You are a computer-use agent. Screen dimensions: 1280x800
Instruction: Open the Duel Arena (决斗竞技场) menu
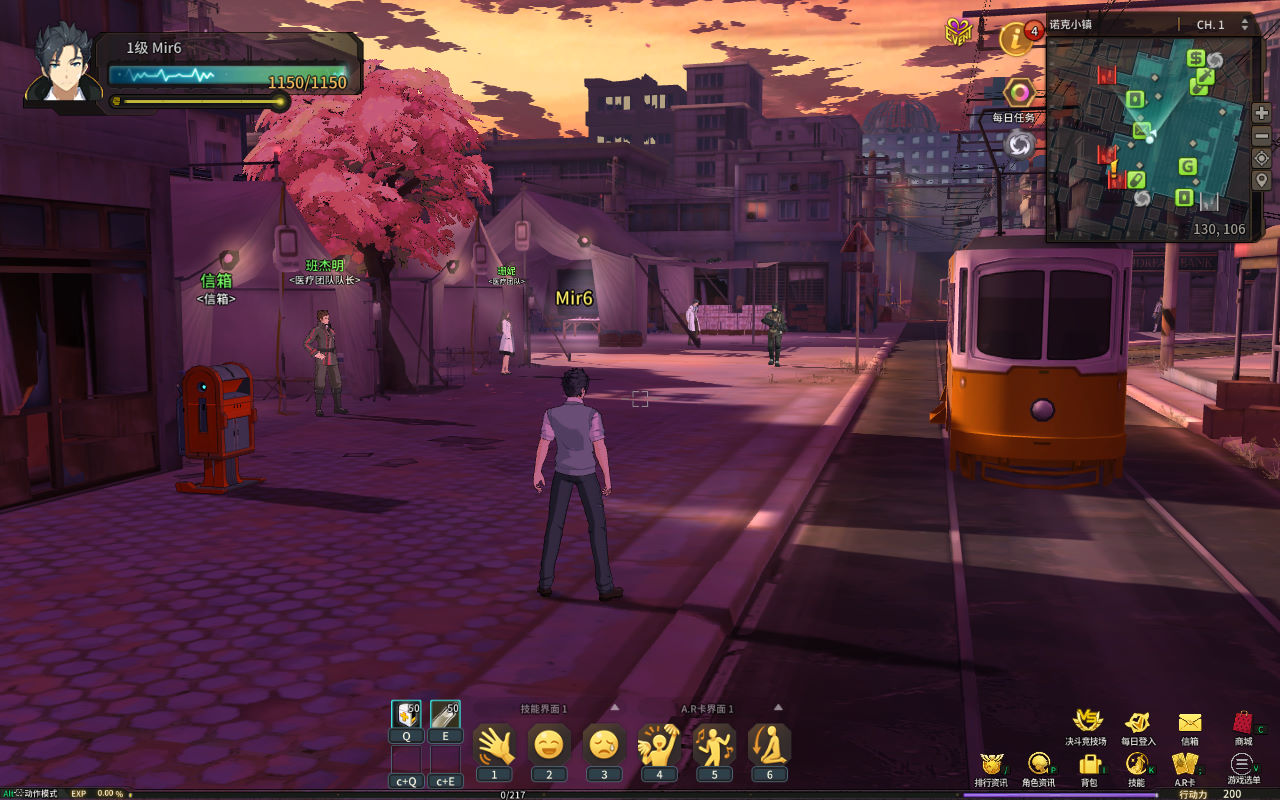(1087, 722)
